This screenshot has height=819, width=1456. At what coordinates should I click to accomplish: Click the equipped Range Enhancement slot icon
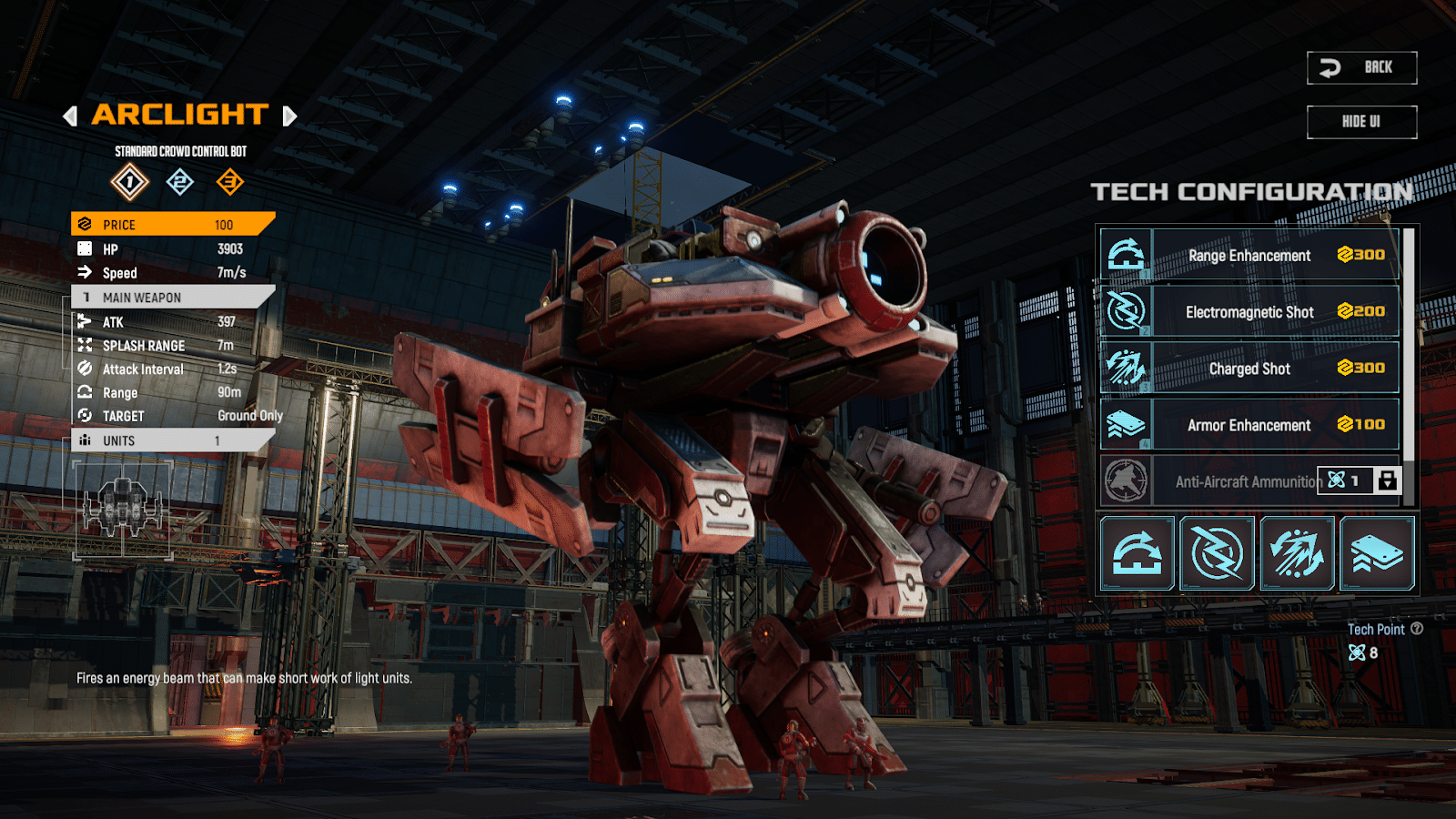(x=1137, y=553)
